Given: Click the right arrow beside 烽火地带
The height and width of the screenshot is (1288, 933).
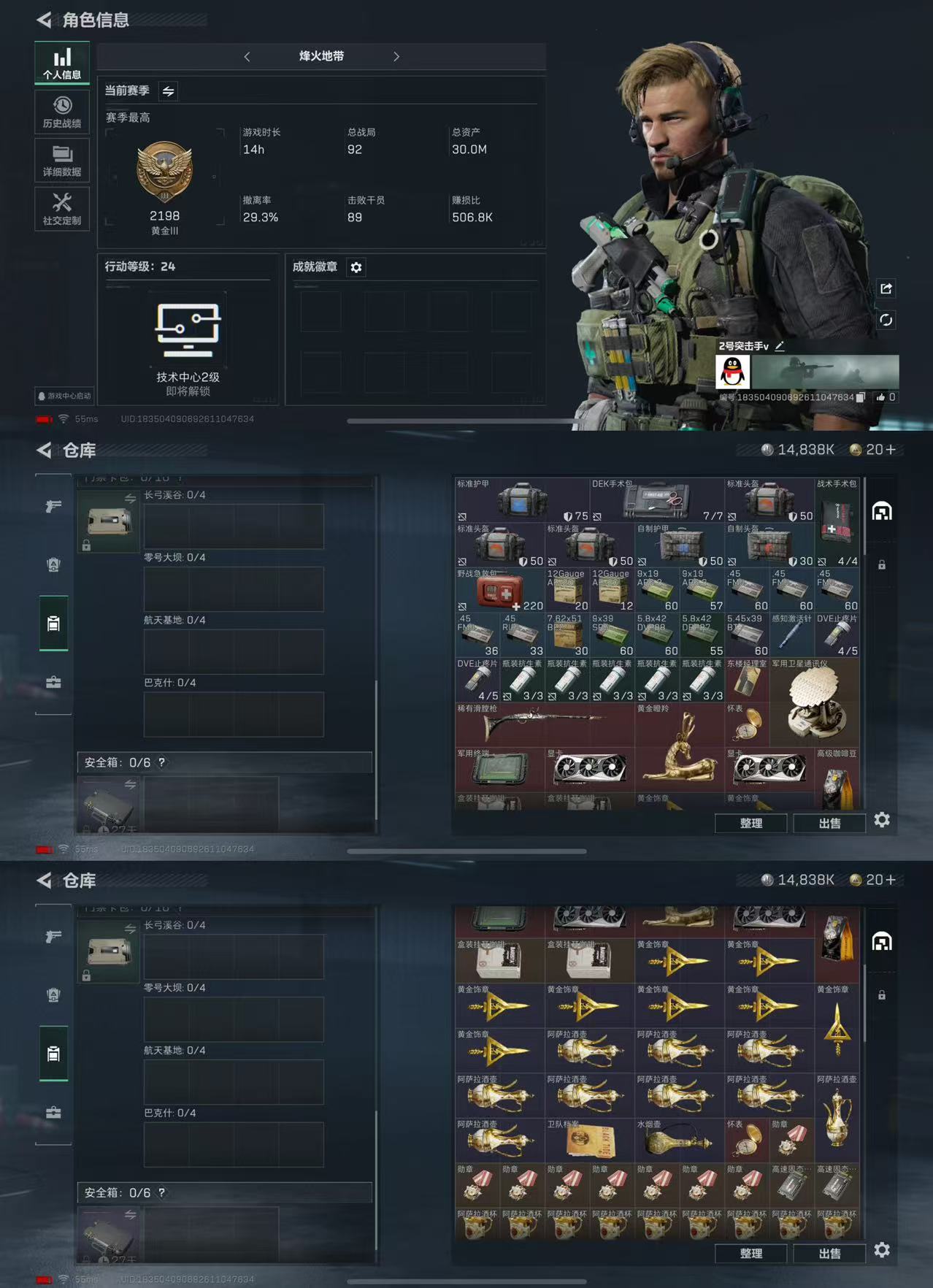Looking at the screenshot, I should 396,56.
